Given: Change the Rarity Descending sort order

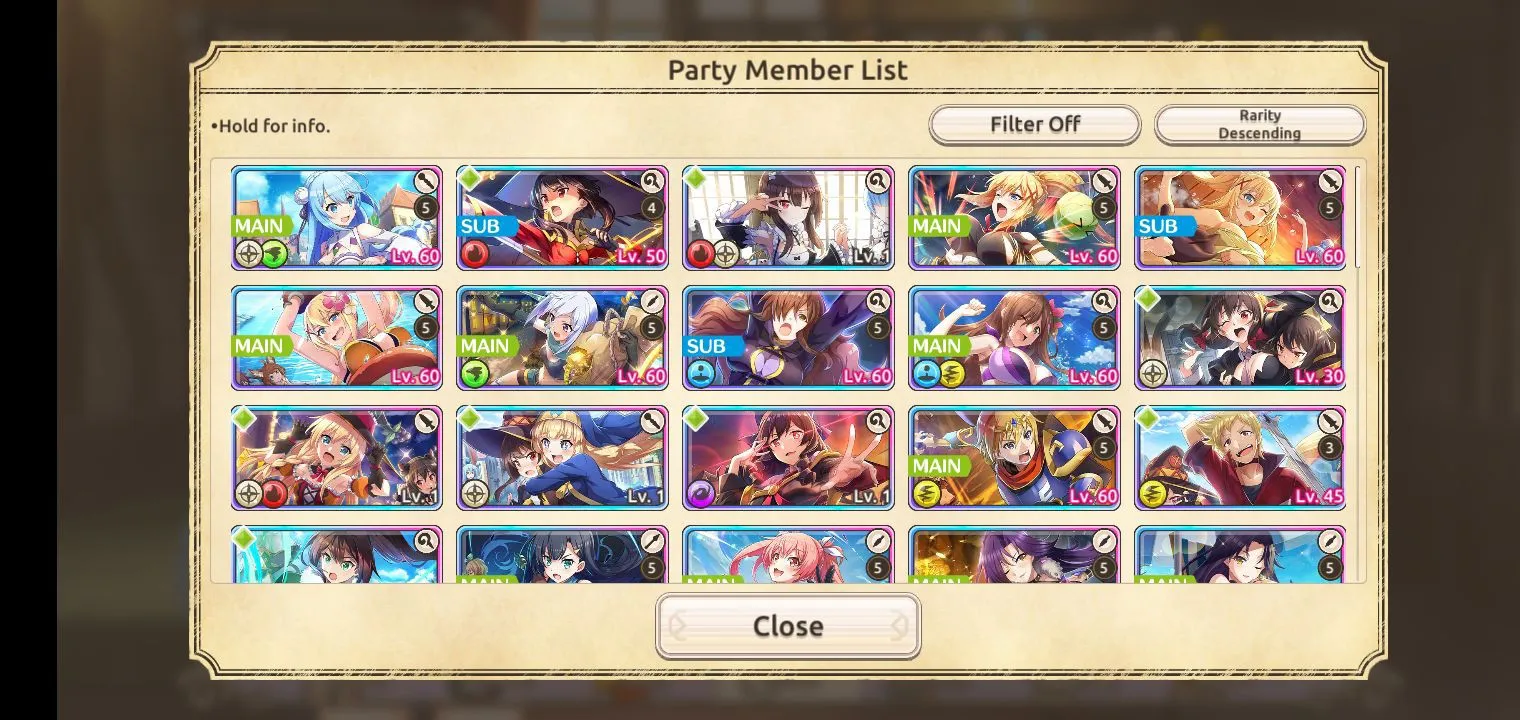Looking at the screenshot, I should (1259, 125).
